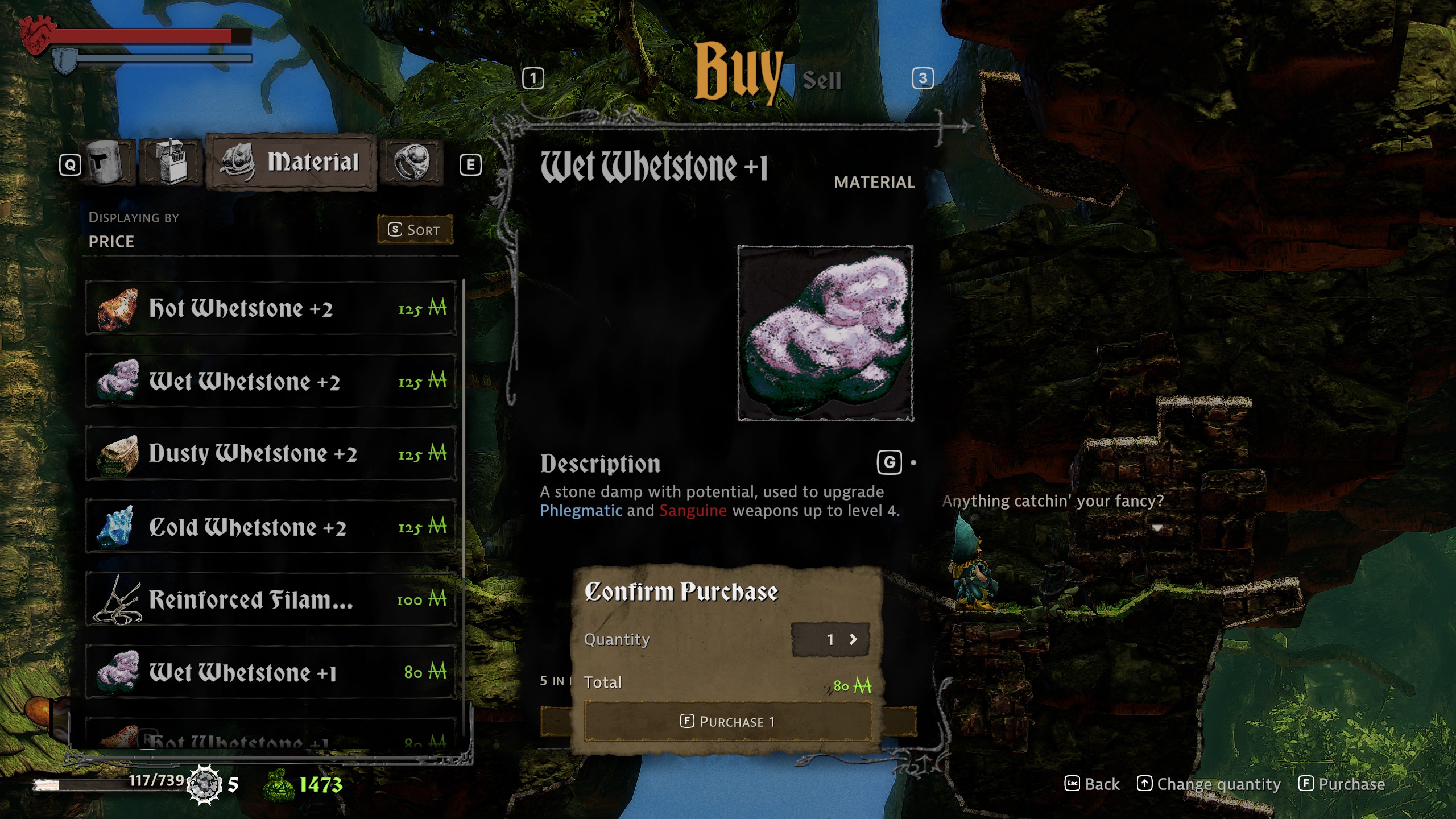Select the Wet Whetstone +2 item

pyautogui.click(x=271, y=381)
